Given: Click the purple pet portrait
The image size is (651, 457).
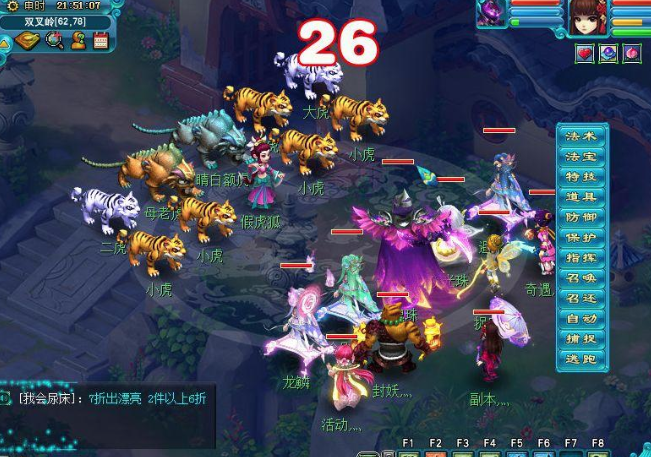Looking at the screenshot, I should (x=493, y=14).
